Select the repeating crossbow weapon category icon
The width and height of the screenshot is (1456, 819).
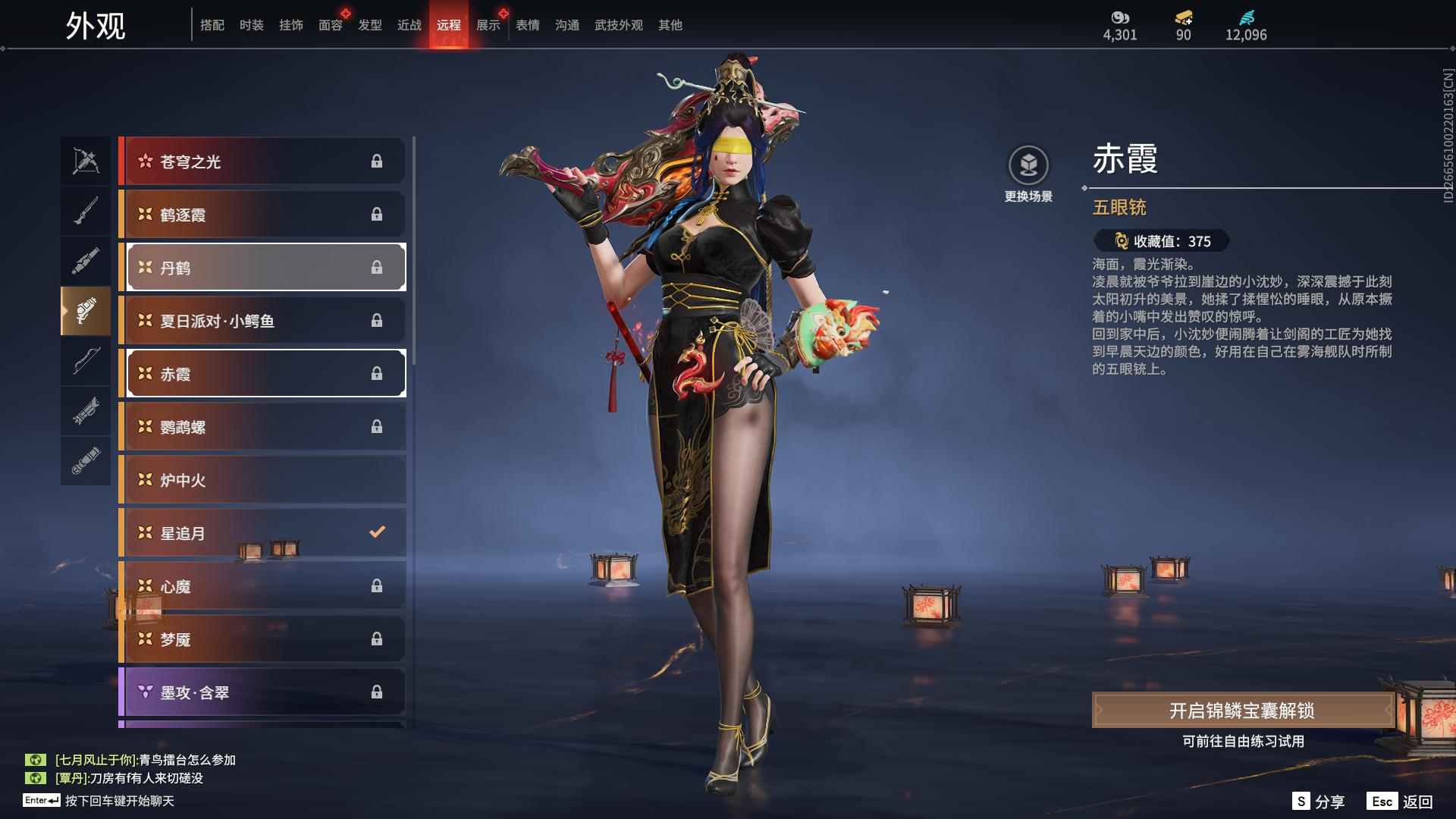click(86, 160)
